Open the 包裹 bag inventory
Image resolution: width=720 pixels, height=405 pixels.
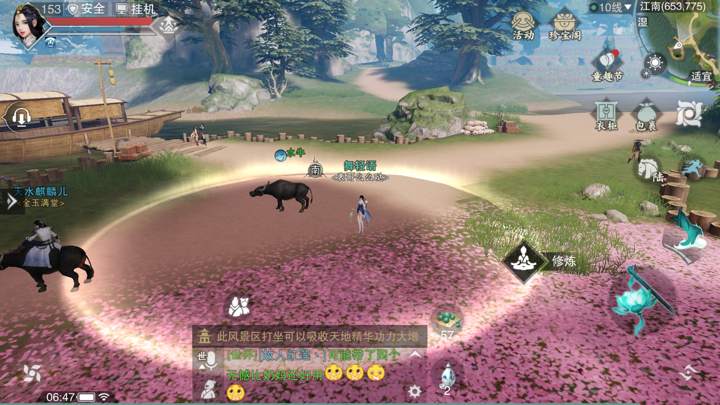tap(646, 113)
